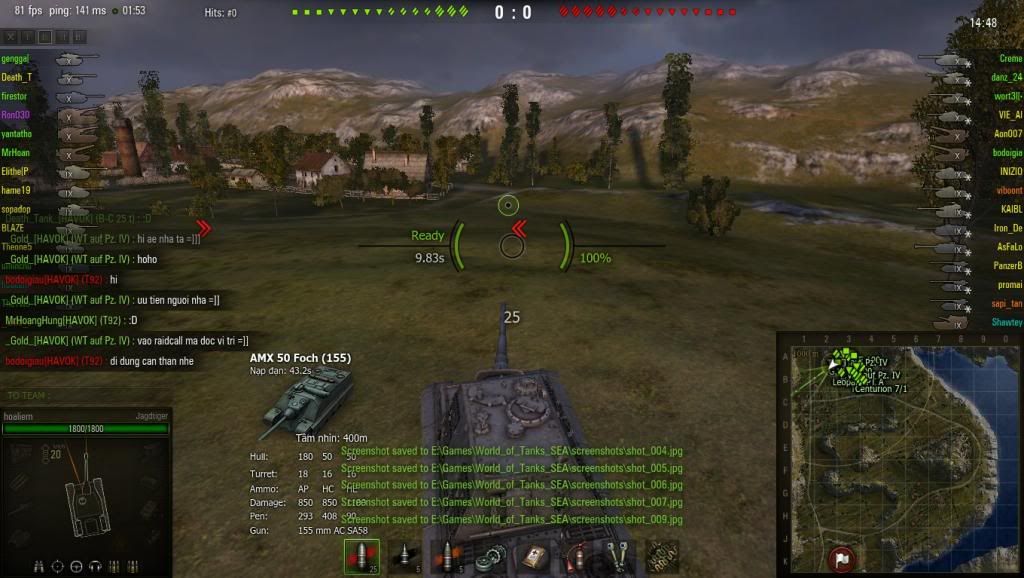
Task: Use the first aid kit consumable
Action: click(x=532, y=557)
